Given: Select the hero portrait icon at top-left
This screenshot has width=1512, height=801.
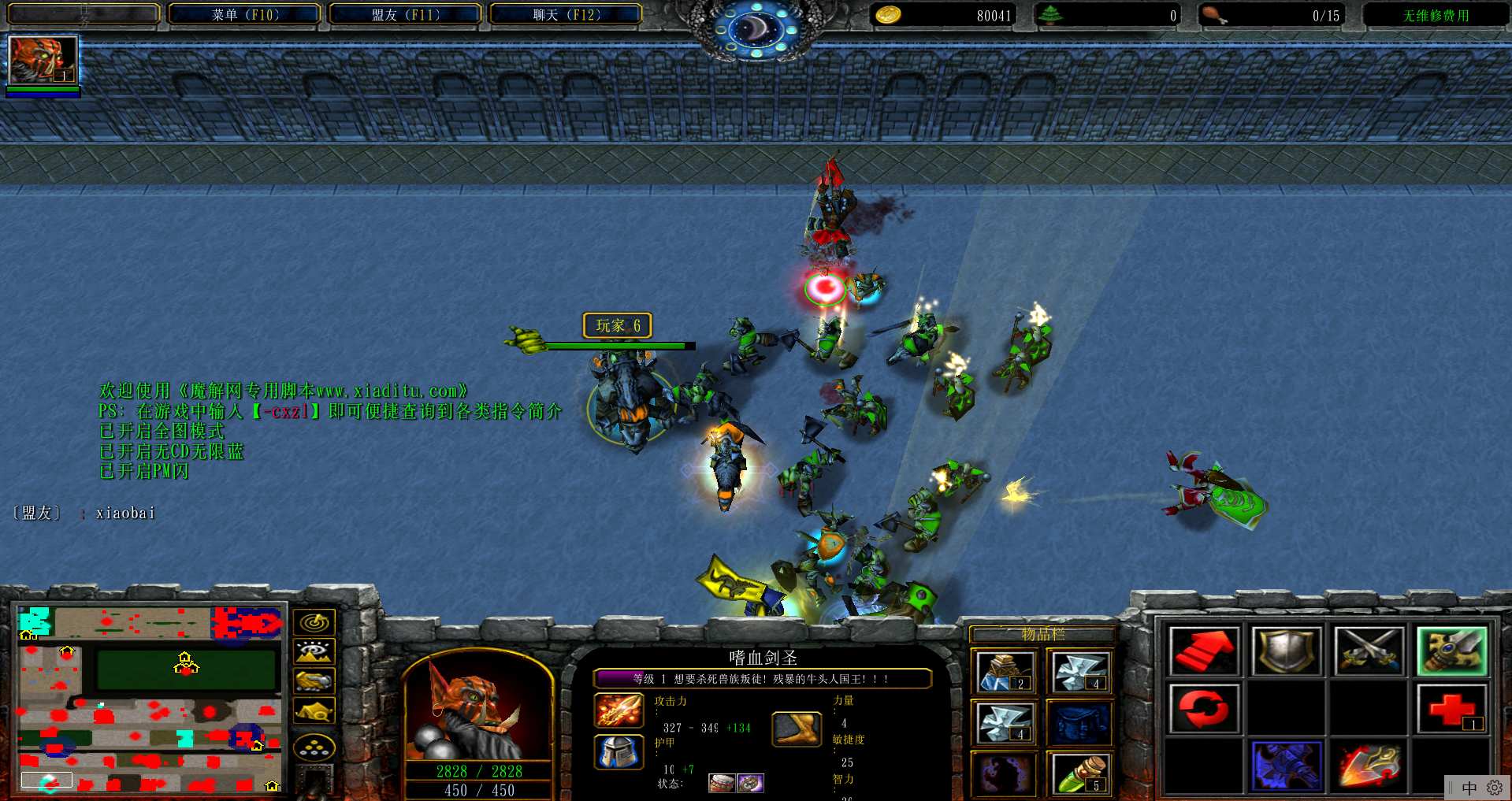Looking at the screenshot, I should (43, 60).
